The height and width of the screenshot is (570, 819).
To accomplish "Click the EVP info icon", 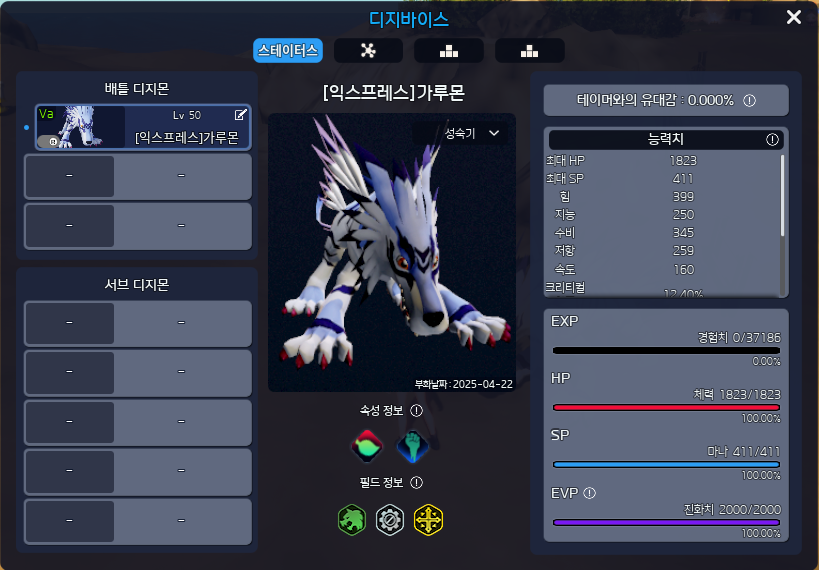I will 590,492.
